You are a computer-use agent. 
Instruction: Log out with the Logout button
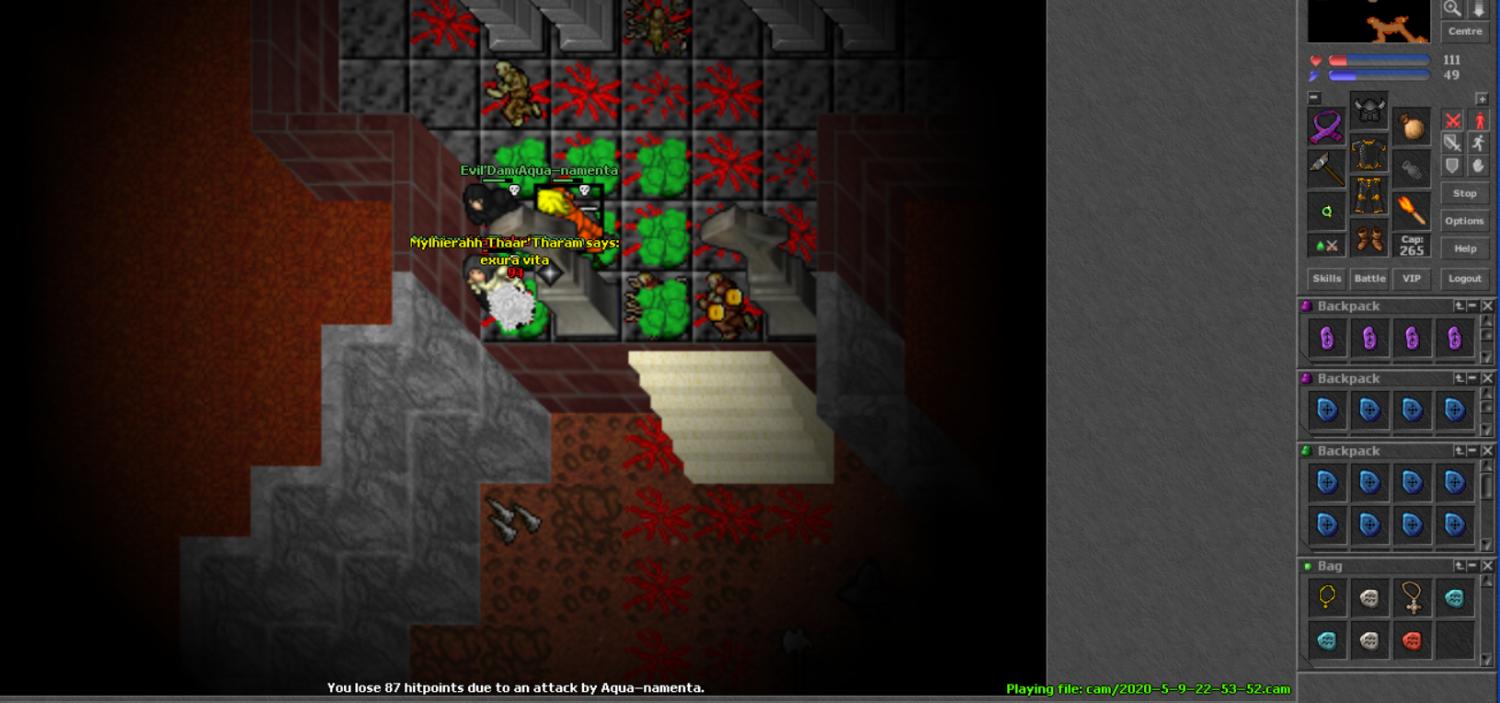click(x=1464, y=279)
